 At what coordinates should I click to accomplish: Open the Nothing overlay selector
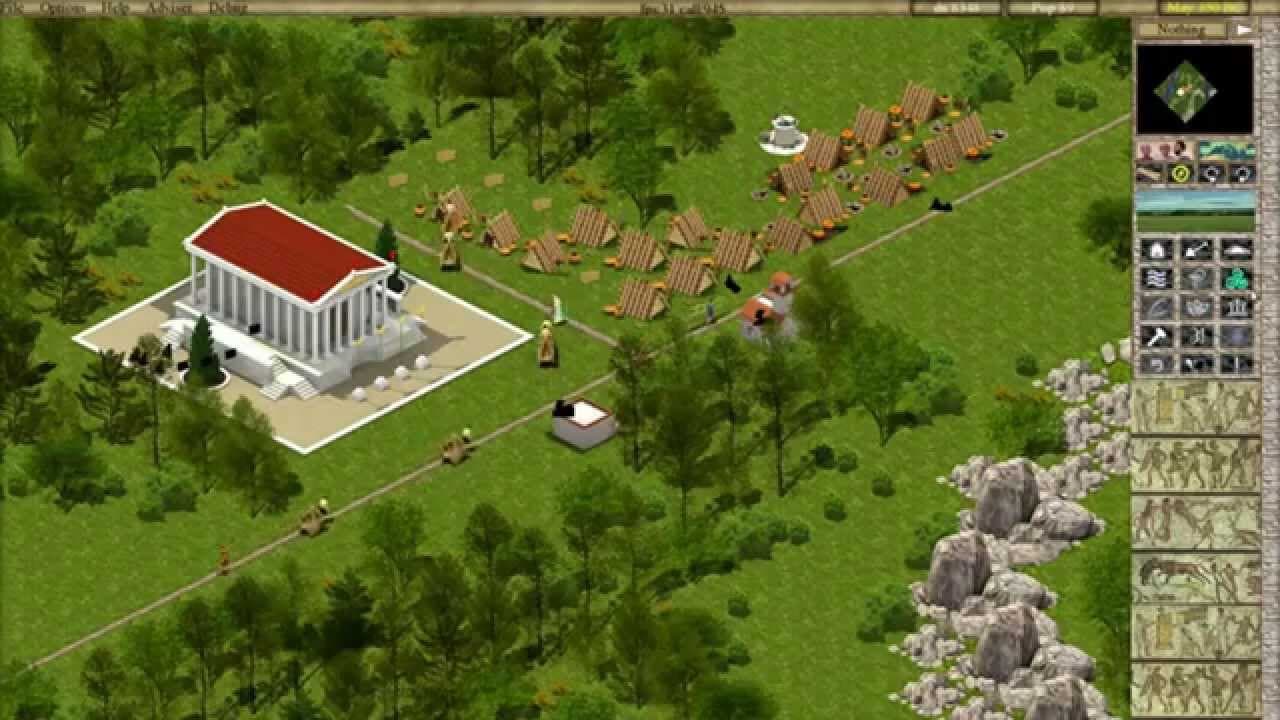[x=1186, y=28]
